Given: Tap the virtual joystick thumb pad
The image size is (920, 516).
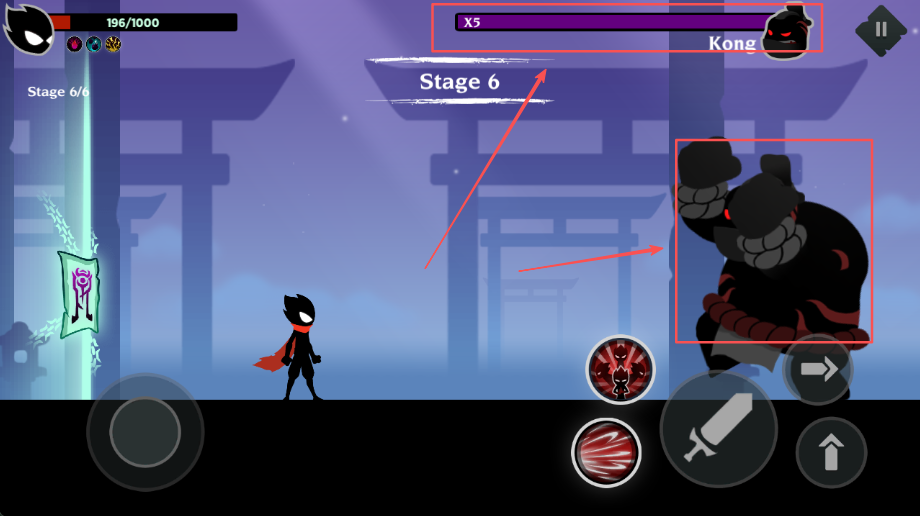Looking at the screenshot, I should [x=145, y=432].
